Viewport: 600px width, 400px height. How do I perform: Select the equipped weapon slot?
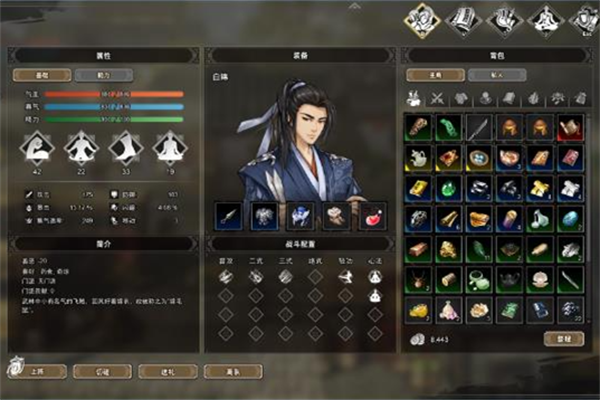tap(229, 215)
